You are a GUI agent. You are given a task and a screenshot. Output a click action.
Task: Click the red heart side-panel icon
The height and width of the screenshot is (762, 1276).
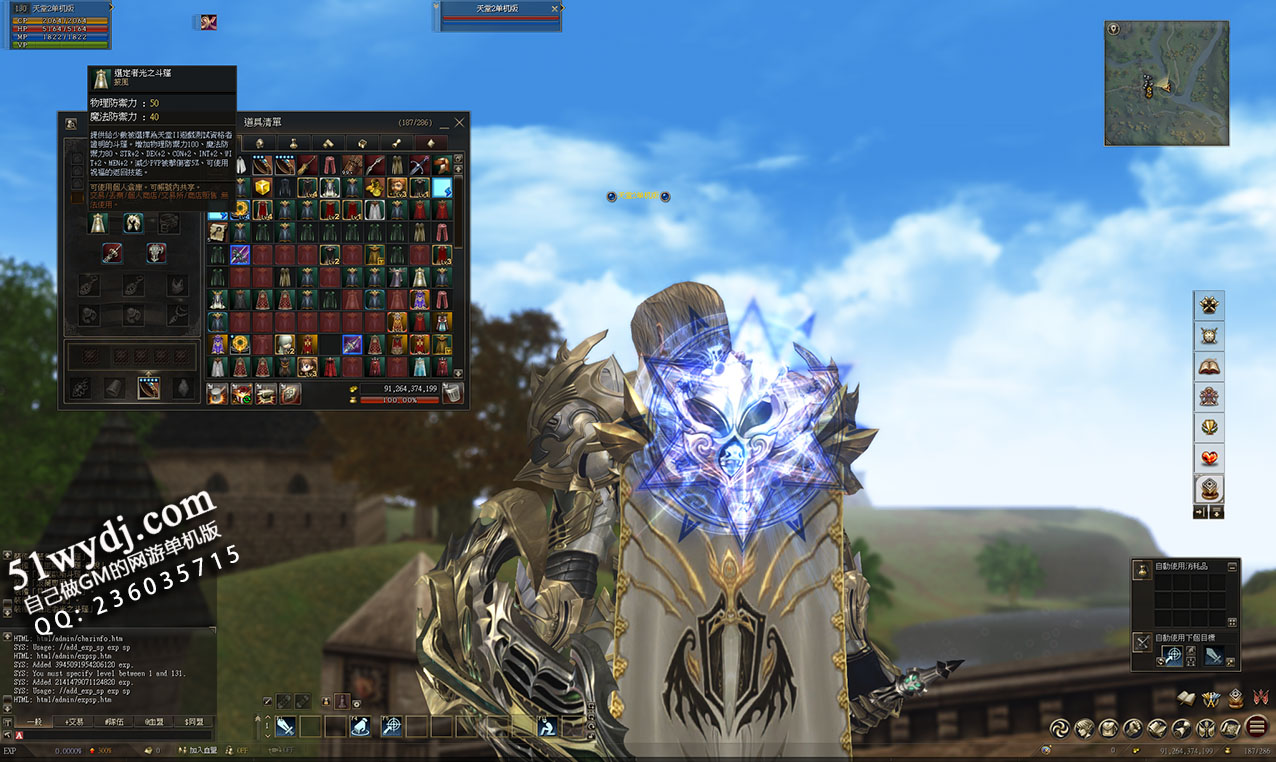1210,458
